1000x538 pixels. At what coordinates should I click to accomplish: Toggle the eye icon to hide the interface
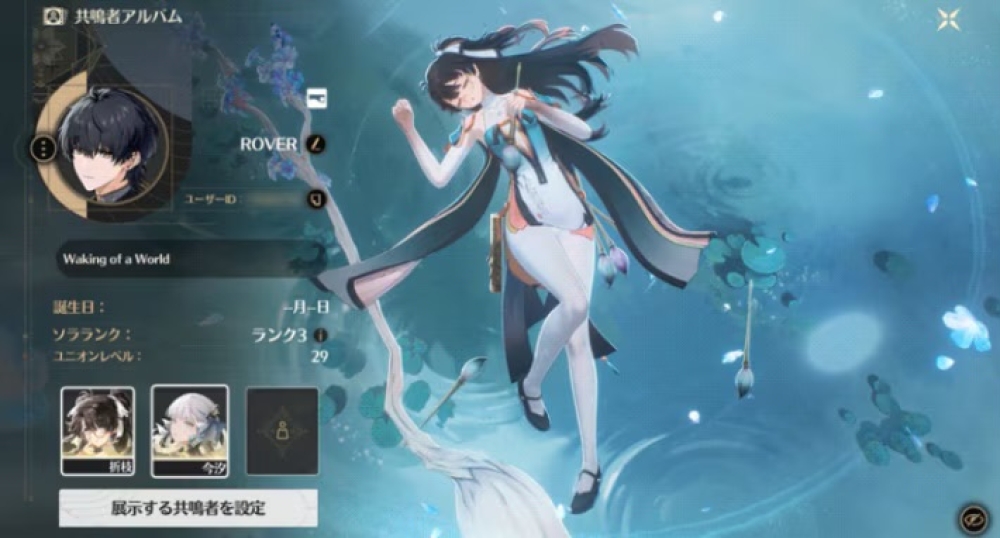[968, 517]
